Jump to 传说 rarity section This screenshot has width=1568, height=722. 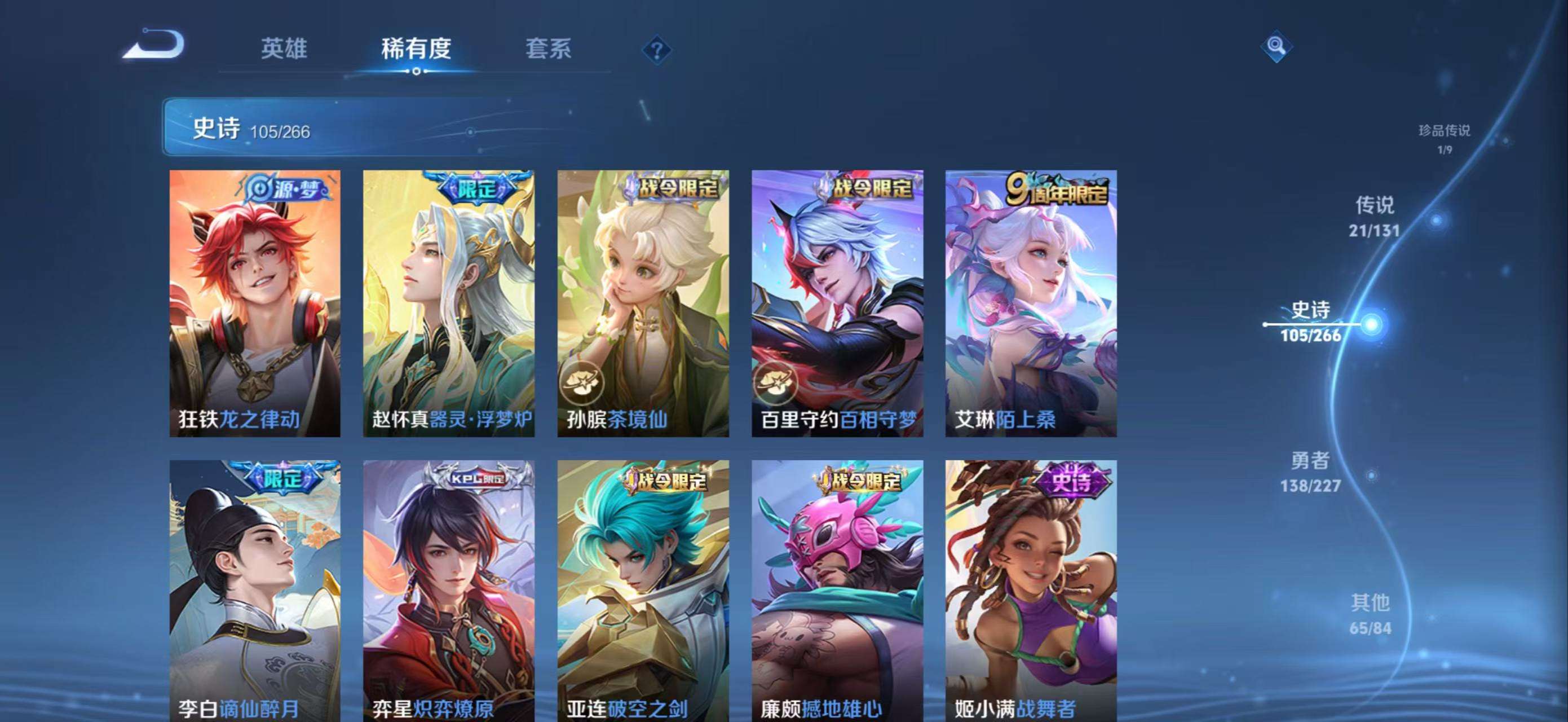tap(1375, 216)
